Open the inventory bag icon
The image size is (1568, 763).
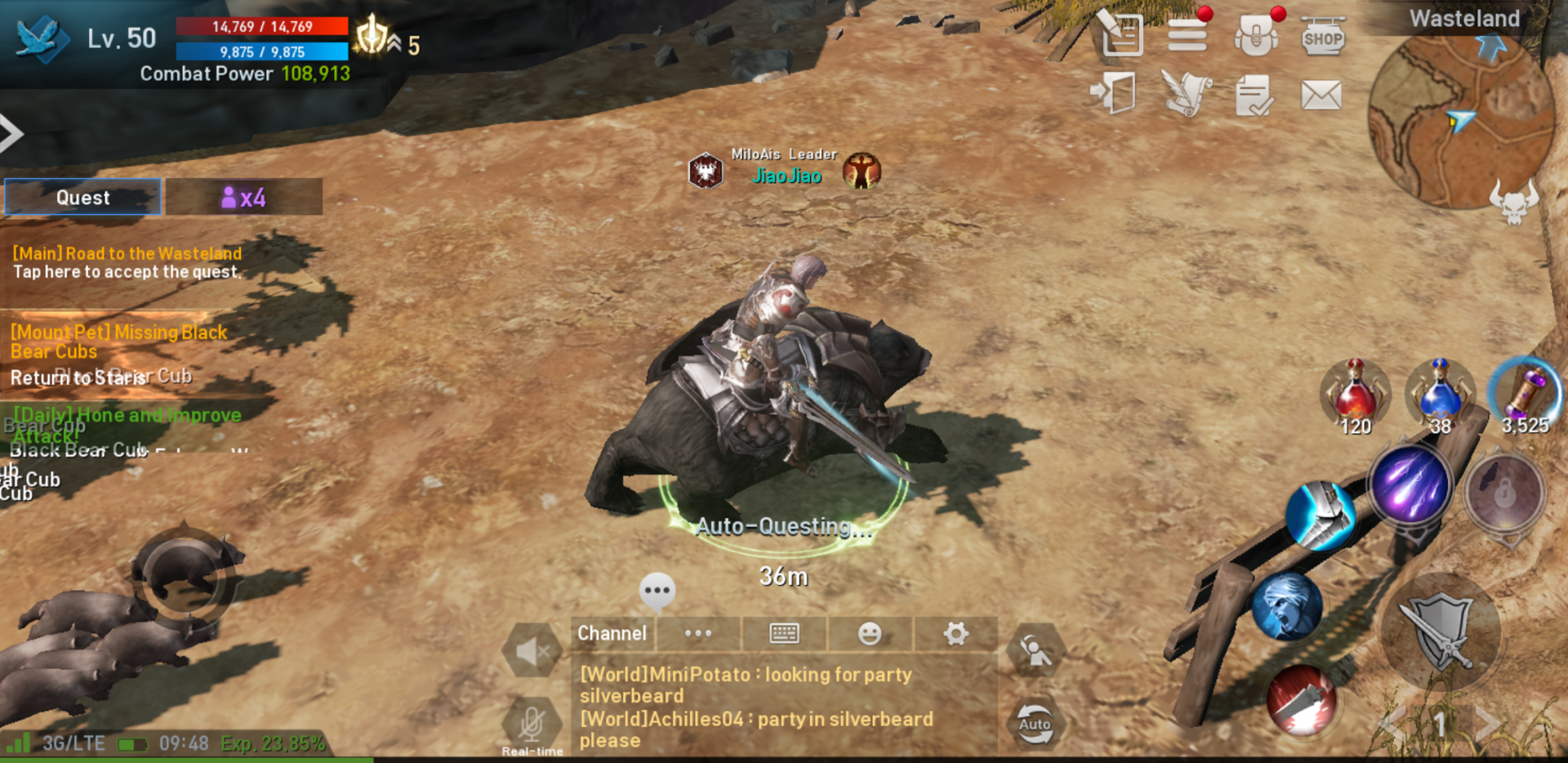(1255, 36)
